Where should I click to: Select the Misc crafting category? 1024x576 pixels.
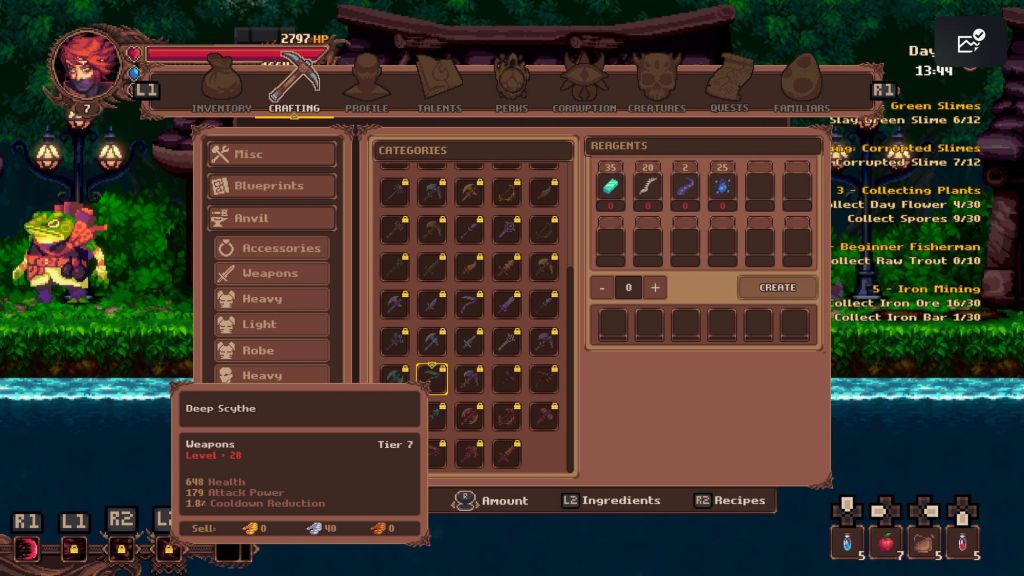point(271,154)
